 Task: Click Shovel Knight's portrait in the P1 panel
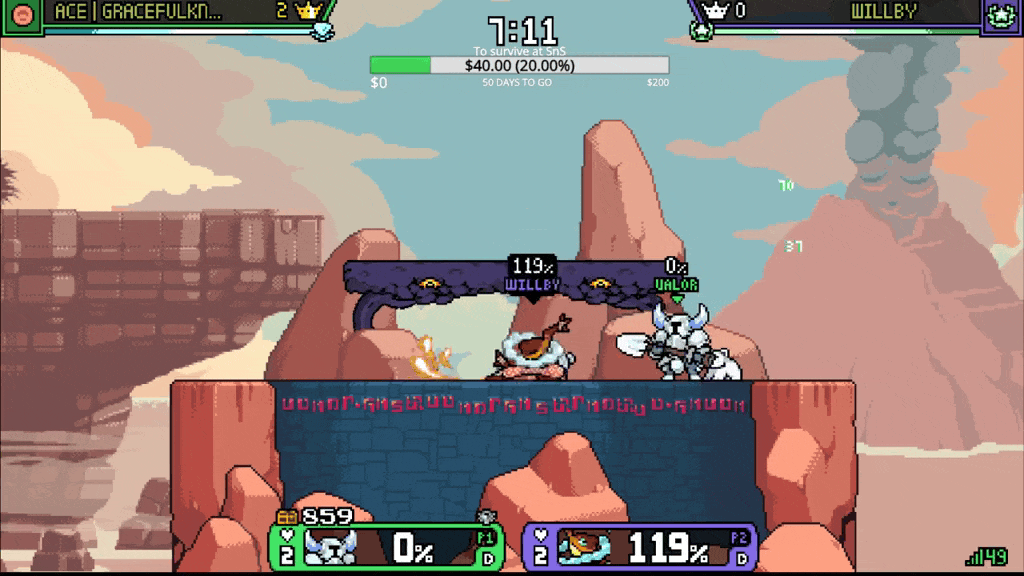pos(329,546)
